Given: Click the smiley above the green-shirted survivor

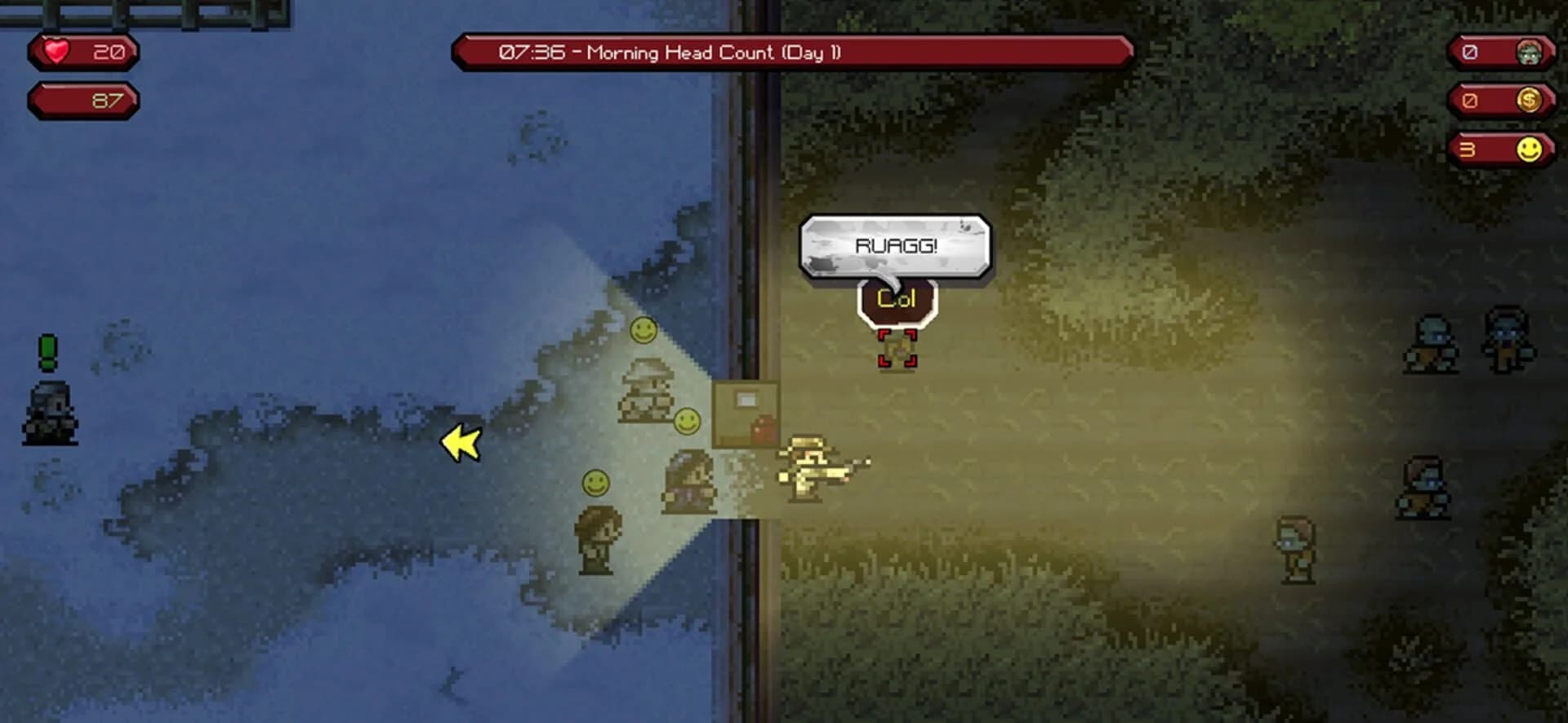Looking at the screenshot, I should tap(595, 484).
